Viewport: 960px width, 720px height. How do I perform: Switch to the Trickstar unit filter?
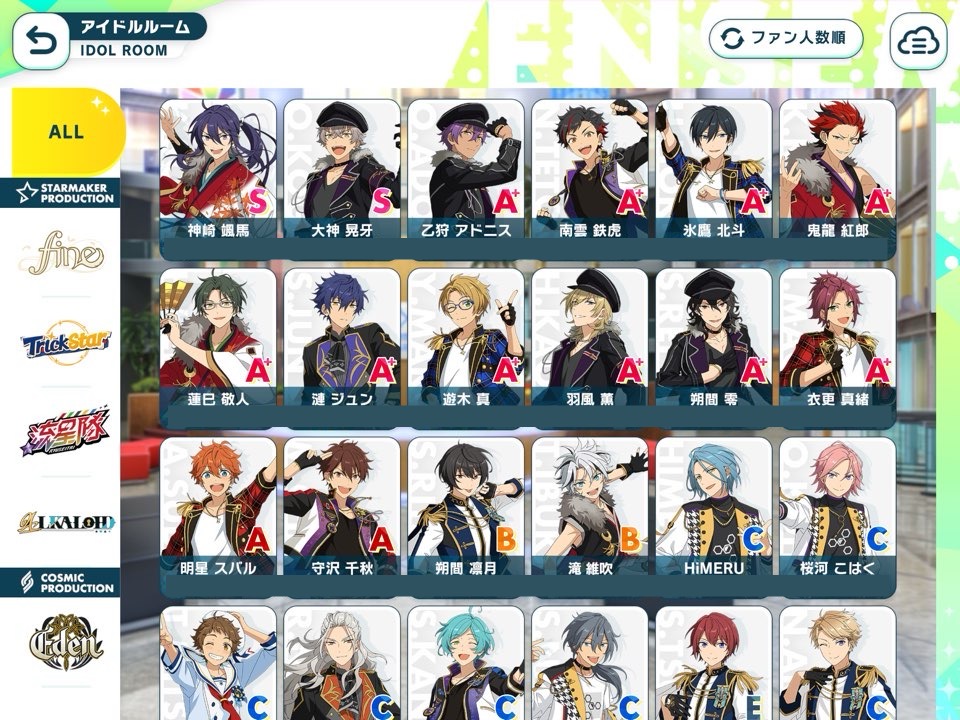pos(67,345)
